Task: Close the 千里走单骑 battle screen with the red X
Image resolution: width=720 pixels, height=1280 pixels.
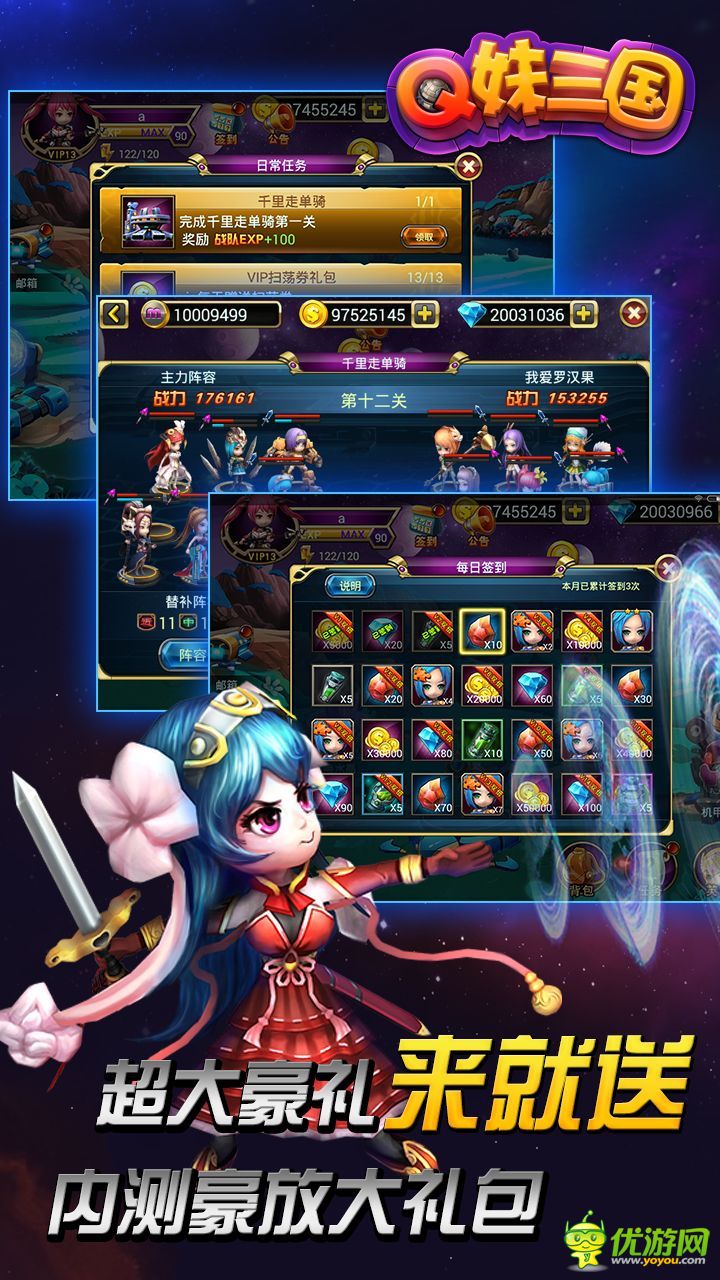Action: click(x=633, y=314)
